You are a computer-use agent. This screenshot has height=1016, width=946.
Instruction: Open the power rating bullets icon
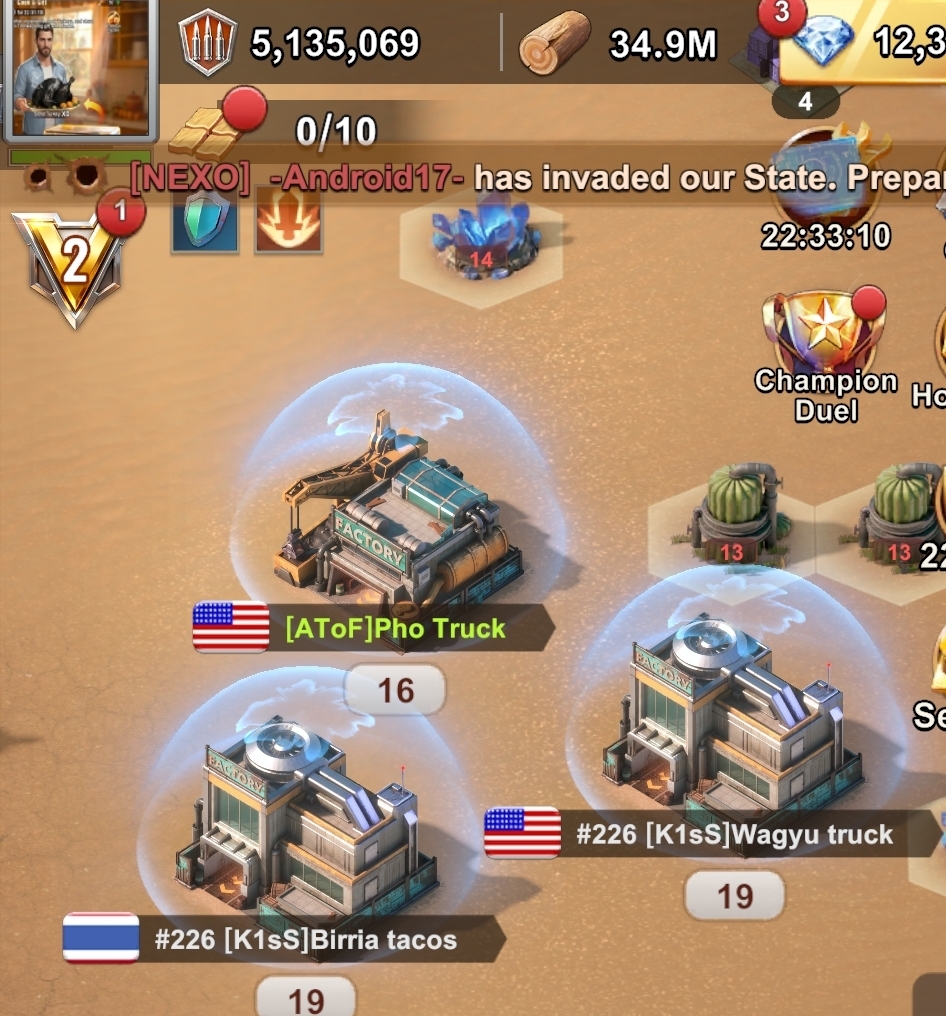(x=208, y=43)
